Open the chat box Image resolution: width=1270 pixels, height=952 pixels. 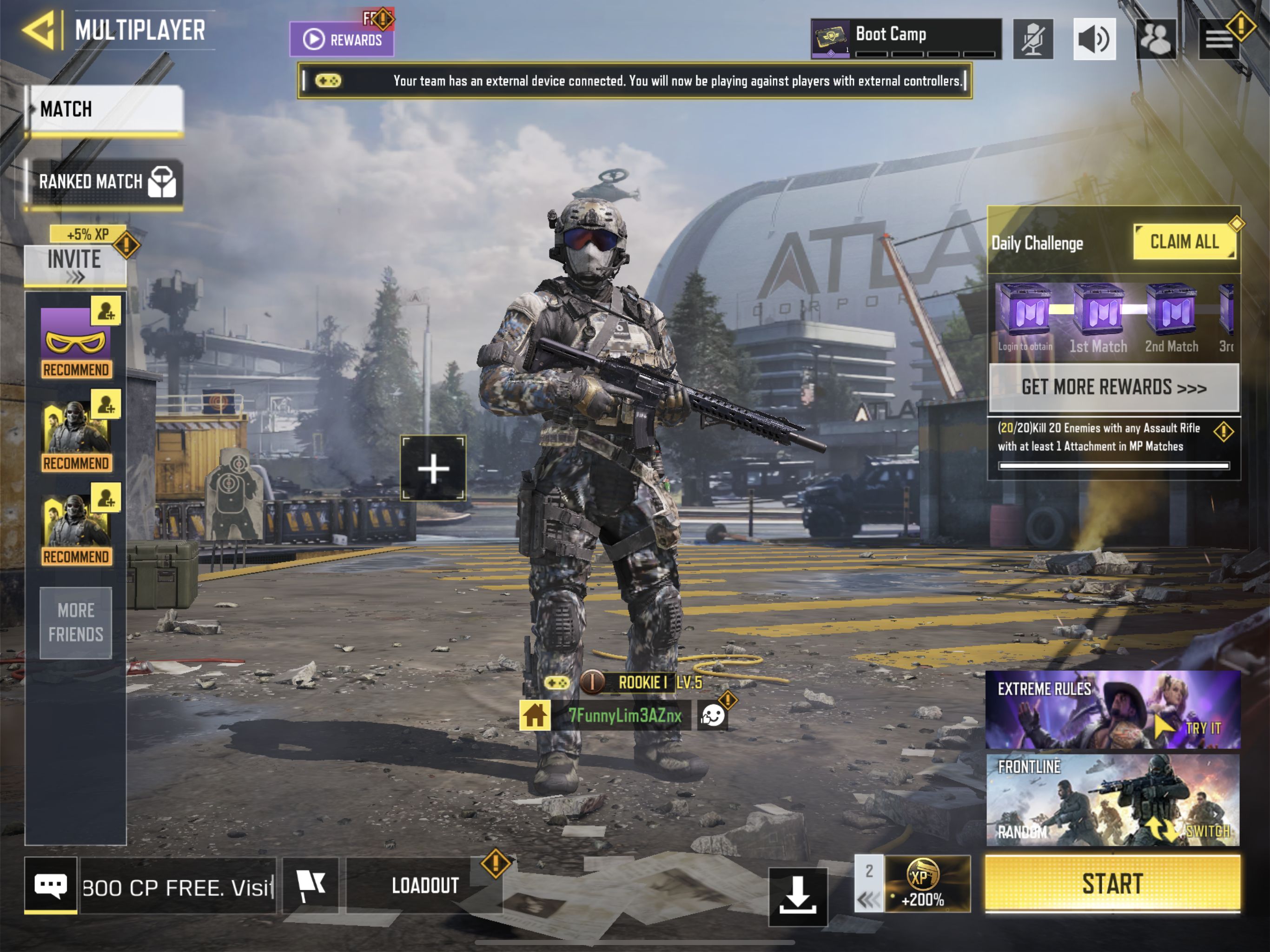coord(51,886)
